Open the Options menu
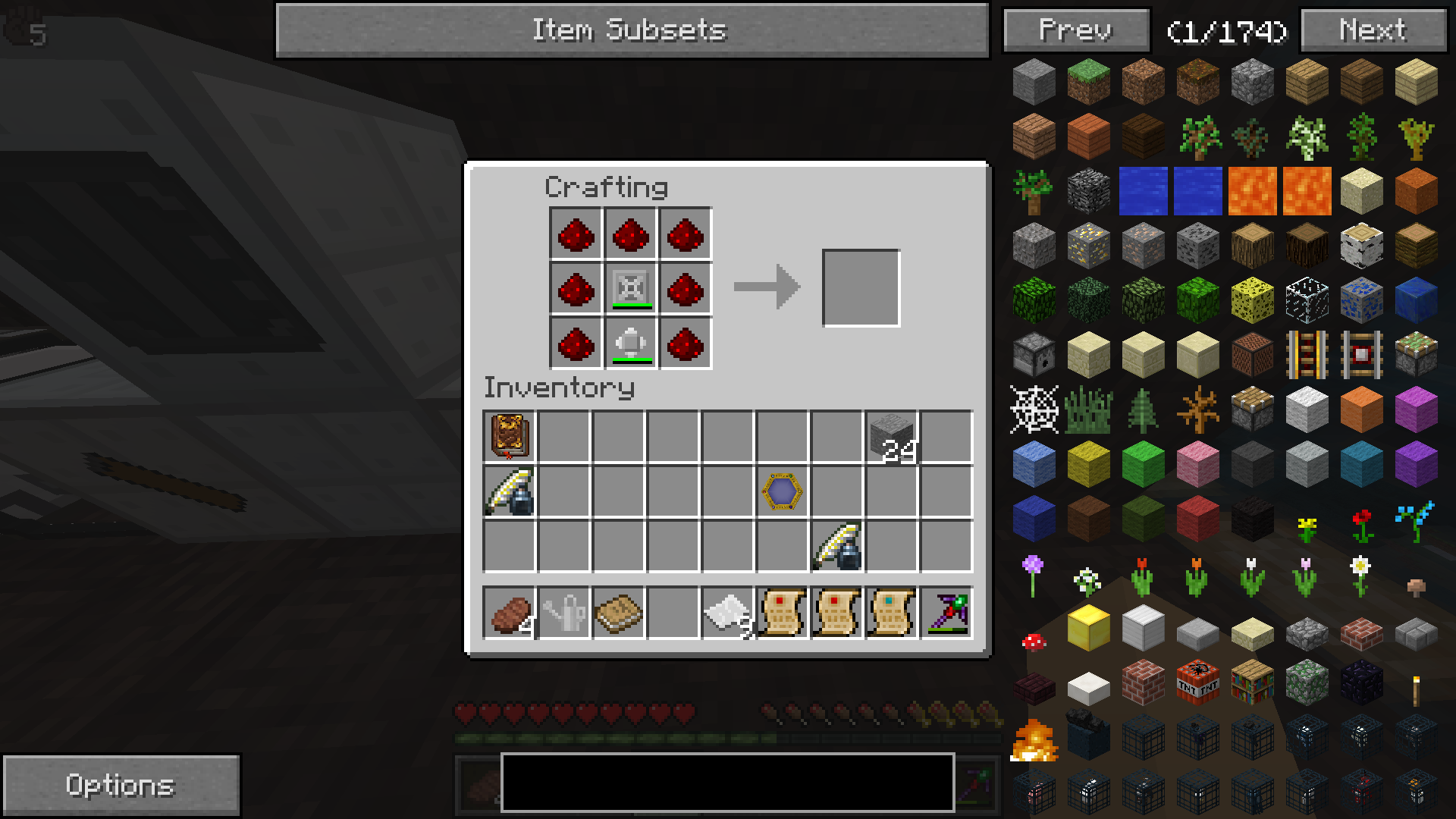The image size is (1456, 819). (x=121, y=785)
